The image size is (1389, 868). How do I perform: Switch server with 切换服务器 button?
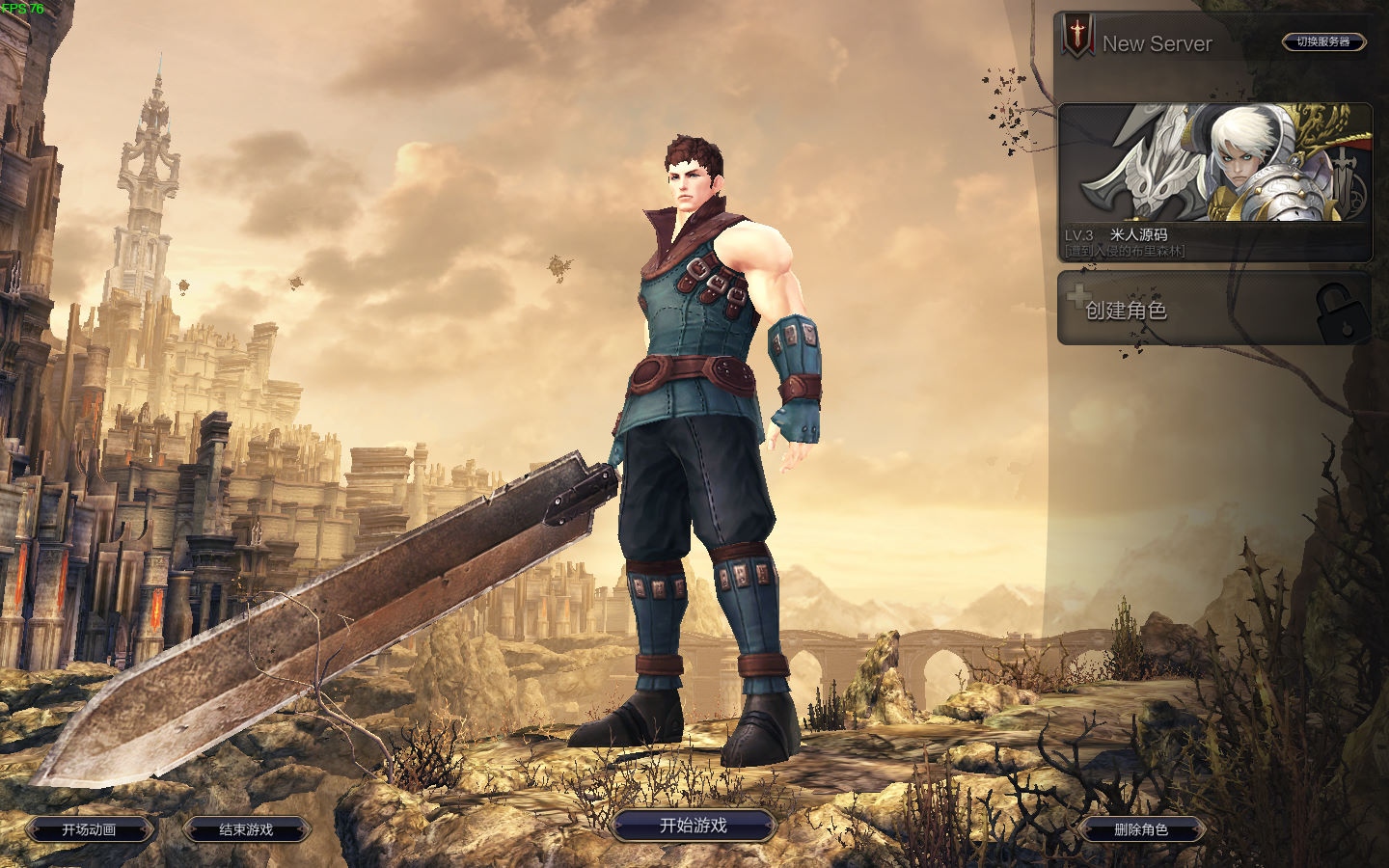tap(1323, 41)
